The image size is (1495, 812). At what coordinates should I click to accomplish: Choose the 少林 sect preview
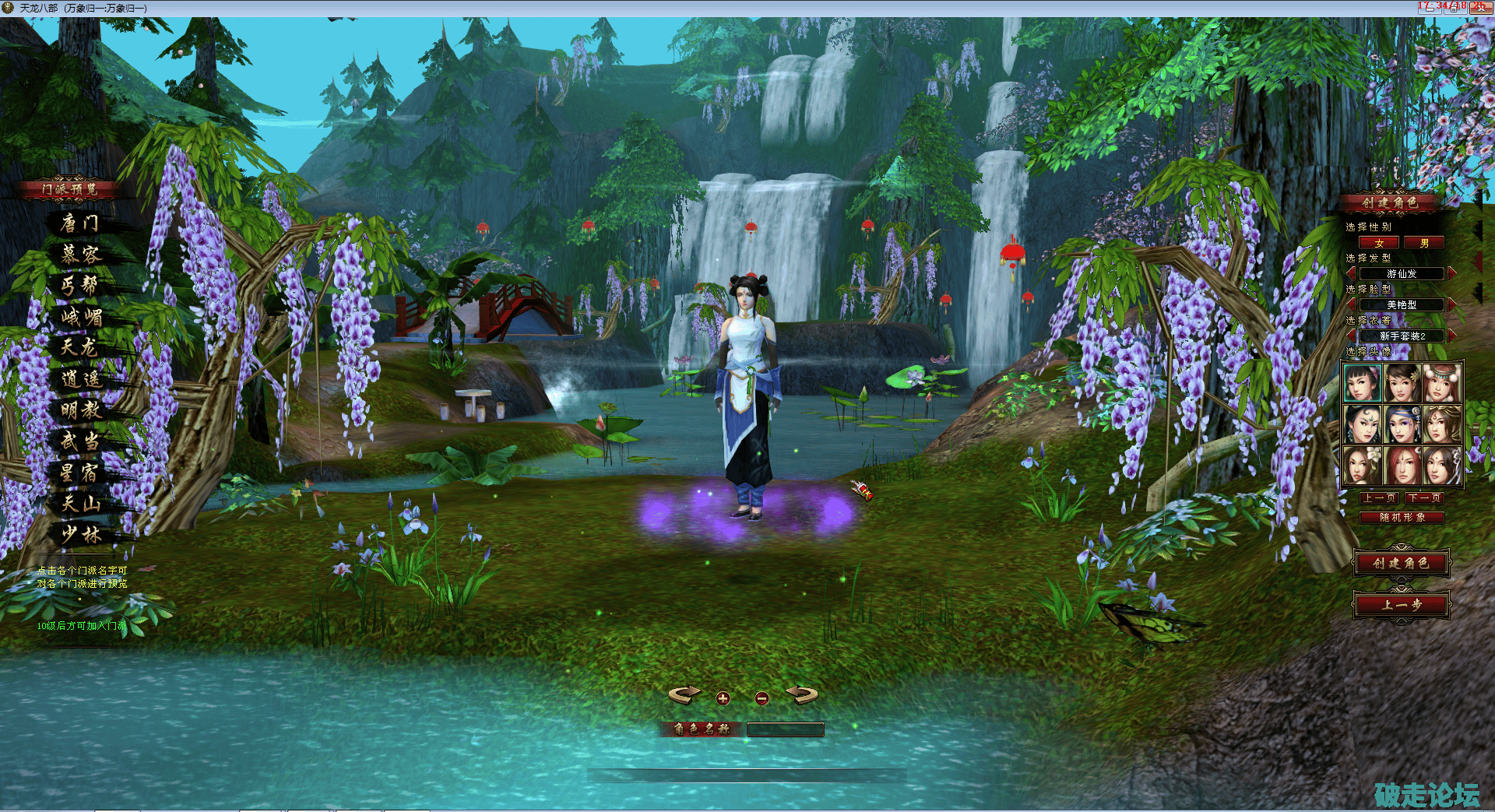tap(82, 535)
